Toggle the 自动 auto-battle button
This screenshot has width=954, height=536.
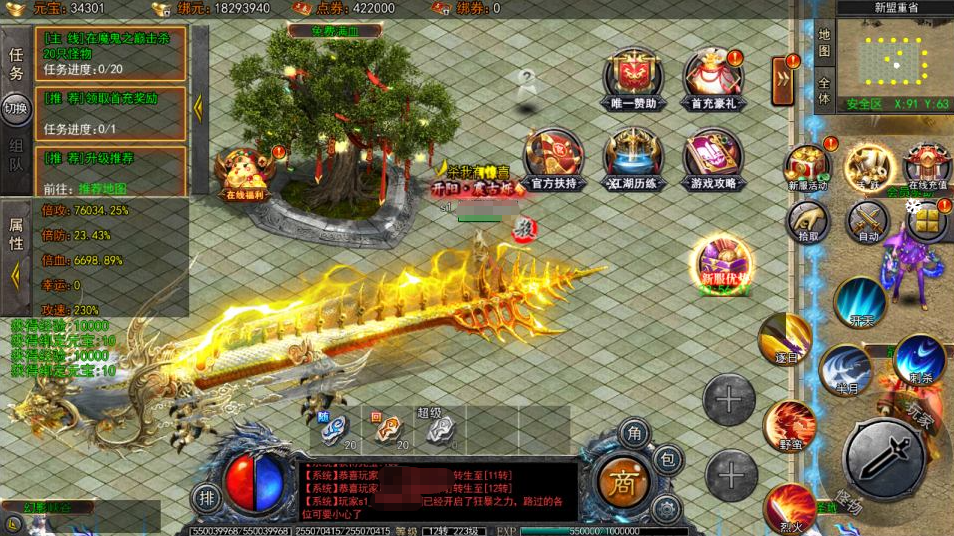tap(868, 221)
